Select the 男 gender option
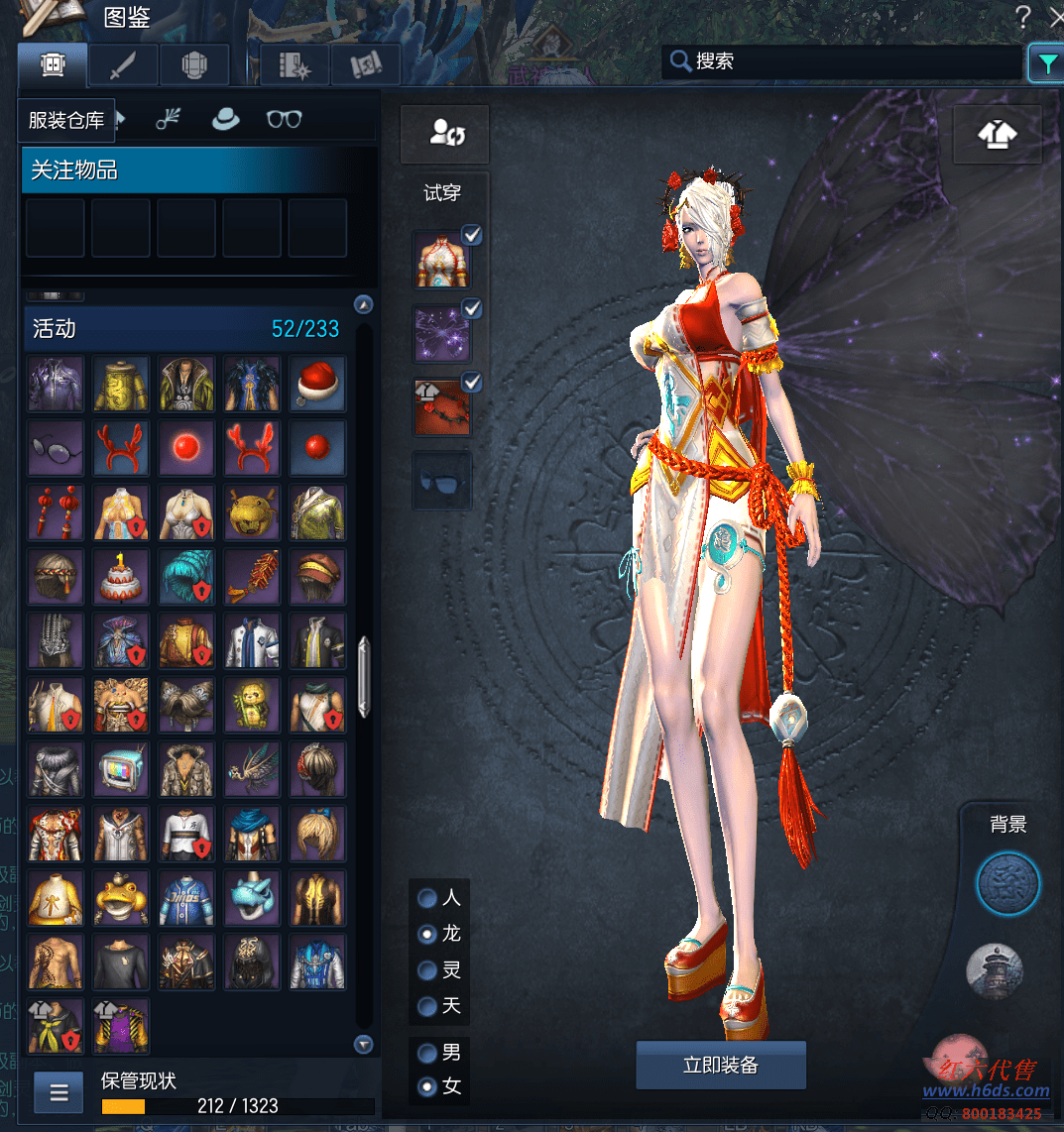Screen dimensions: 1064x1132 [x=428, y=1053]
